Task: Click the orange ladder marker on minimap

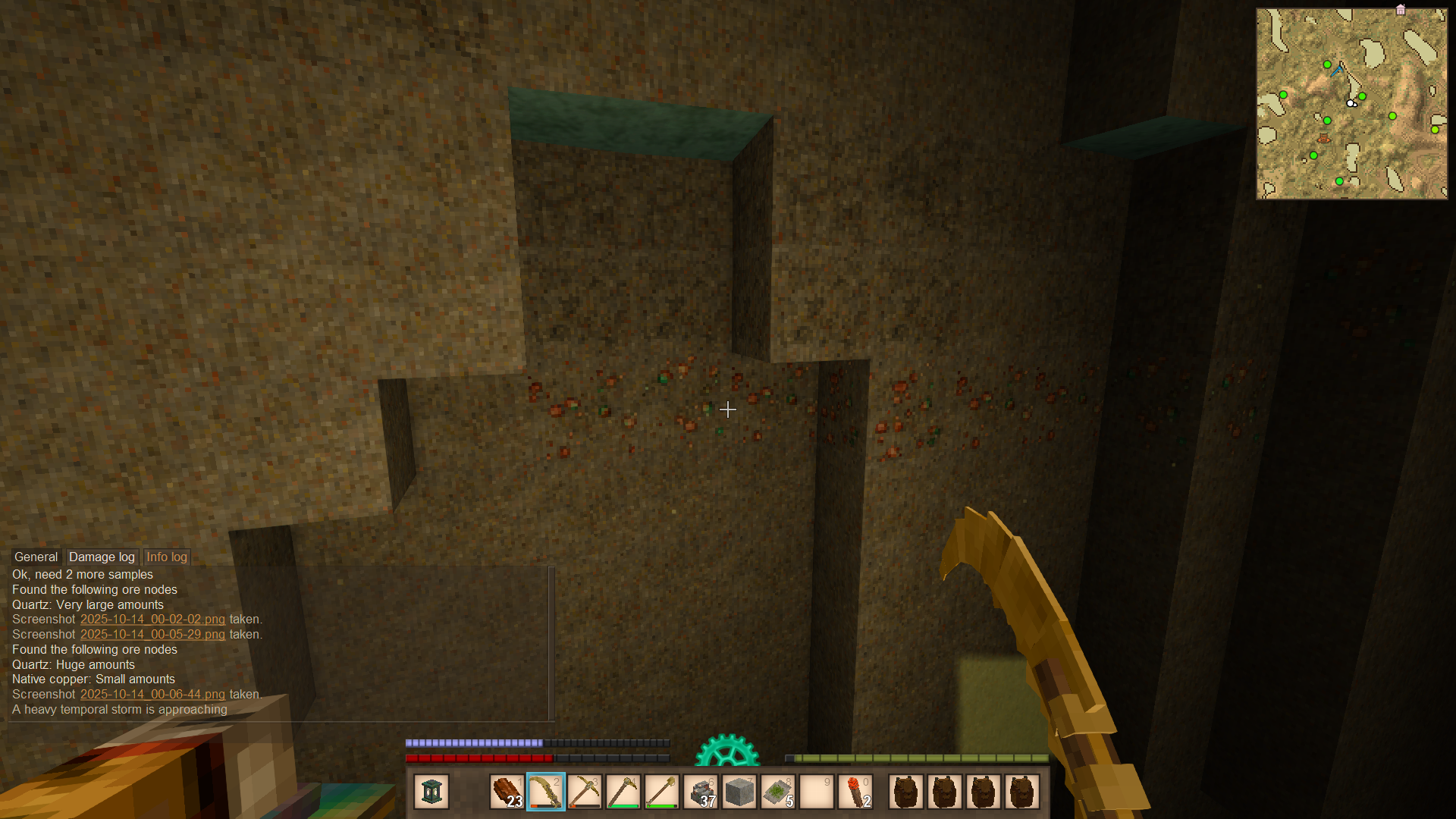Action: (x=1323, y=139)
